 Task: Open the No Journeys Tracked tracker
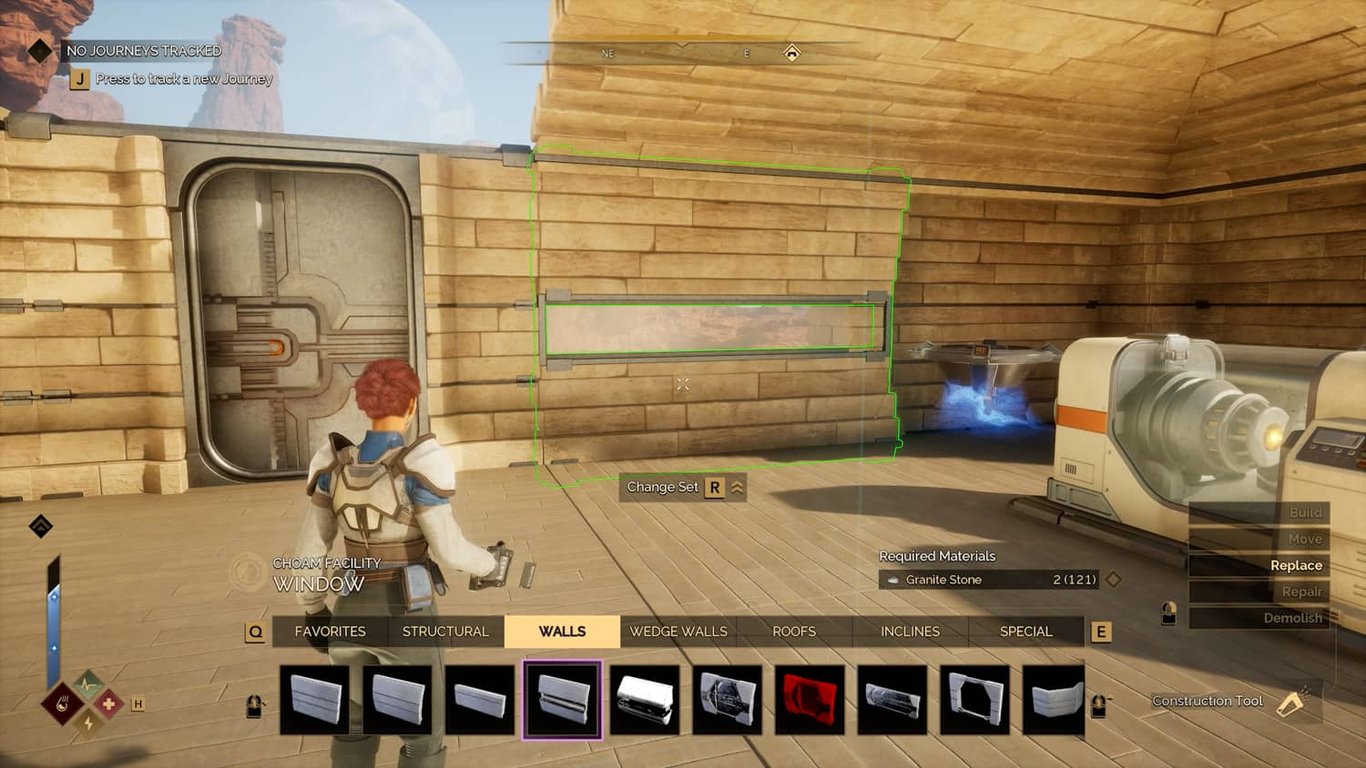coord(143,50)
